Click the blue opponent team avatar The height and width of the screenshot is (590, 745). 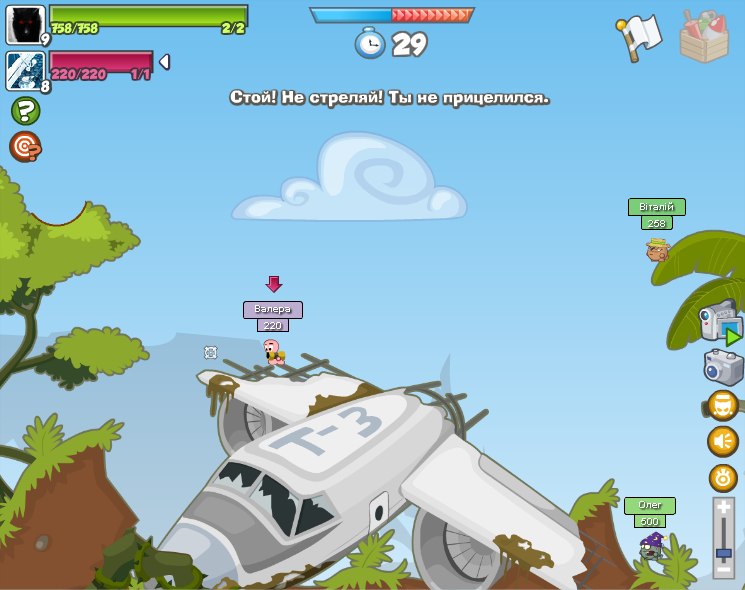tap(25, 71)
